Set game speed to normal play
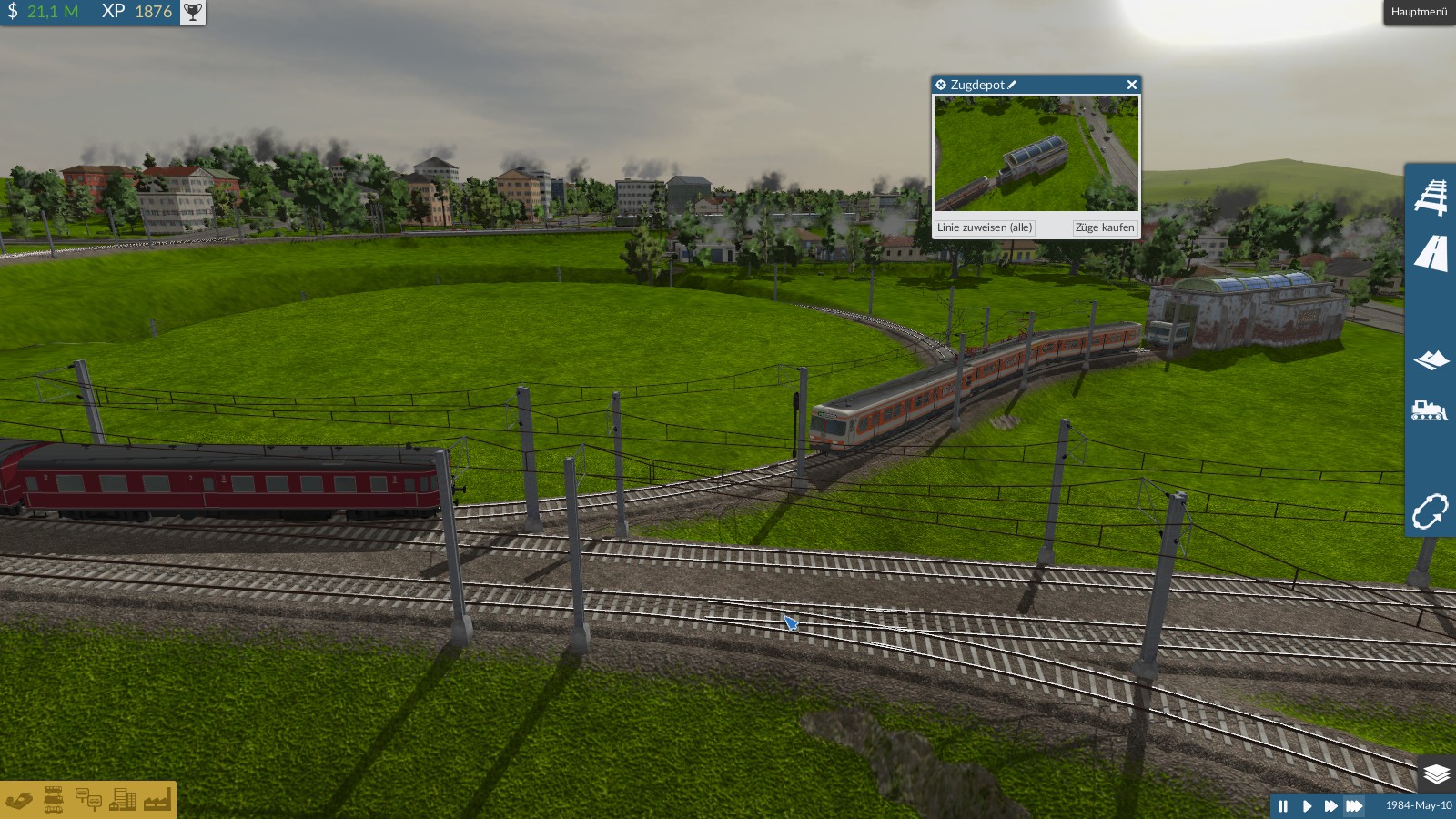Image resolution: width=1456 pixels, height=819 pixels. click(x=1307, y=805)
